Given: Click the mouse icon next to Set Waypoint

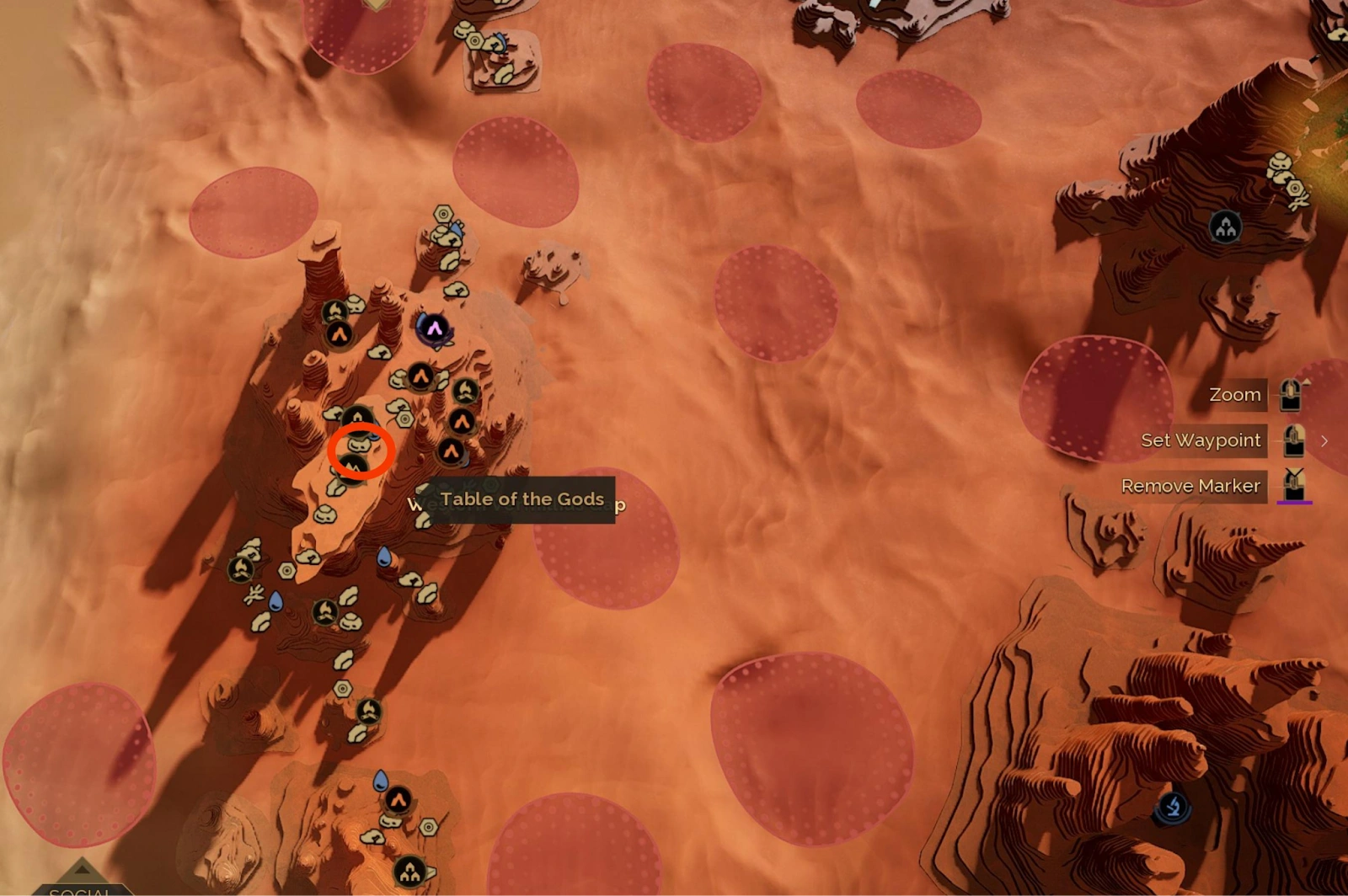Looking at the screenshot, I should point(1293,440).
